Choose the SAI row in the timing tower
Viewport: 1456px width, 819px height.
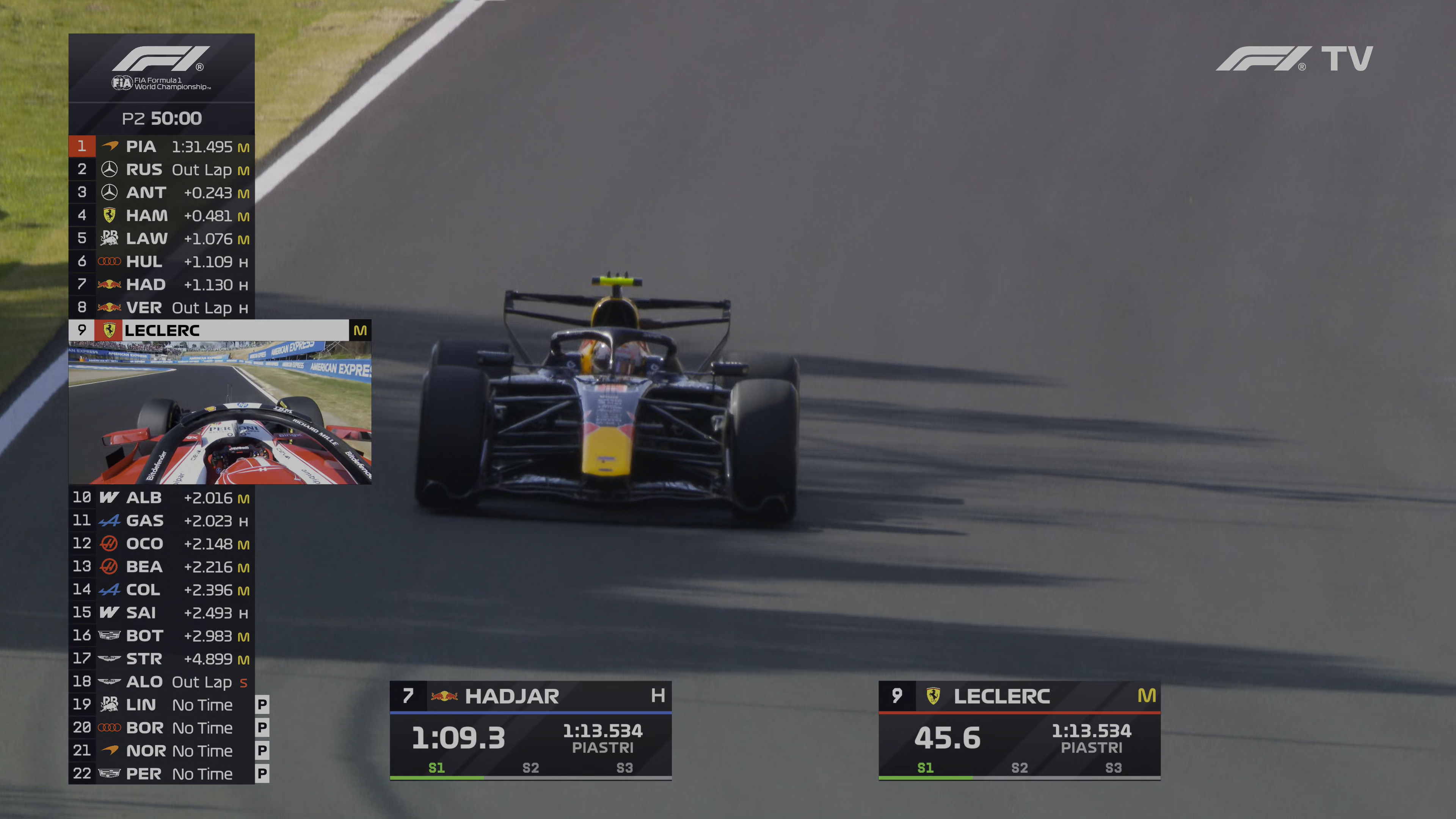pos(161,613)
